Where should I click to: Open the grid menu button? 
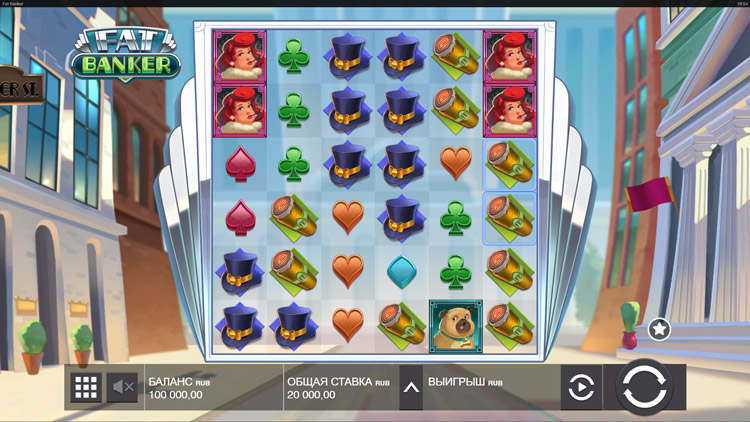pos(86,387)
